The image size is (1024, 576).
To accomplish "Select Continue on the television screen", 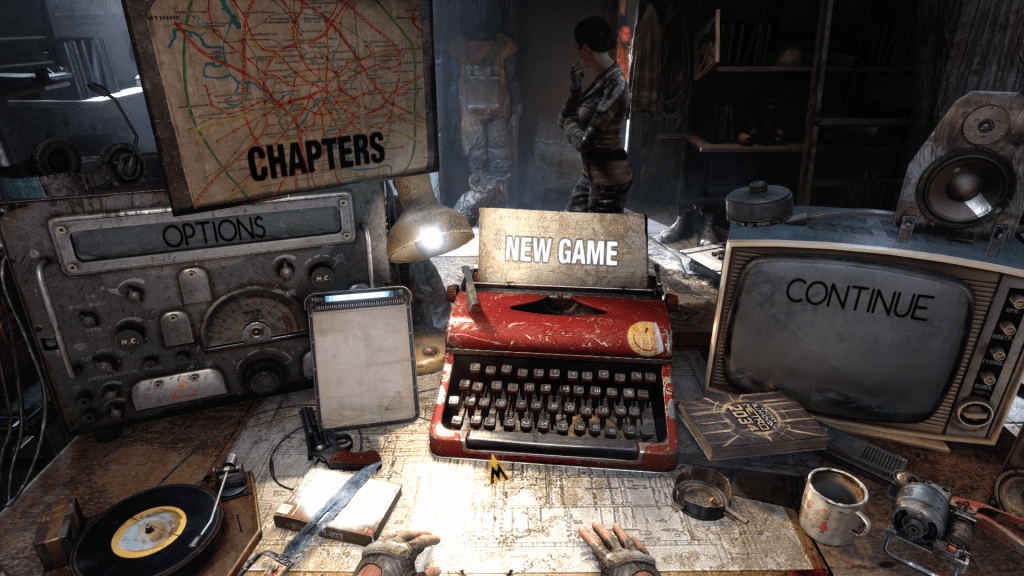I will (x=859, y=298).
